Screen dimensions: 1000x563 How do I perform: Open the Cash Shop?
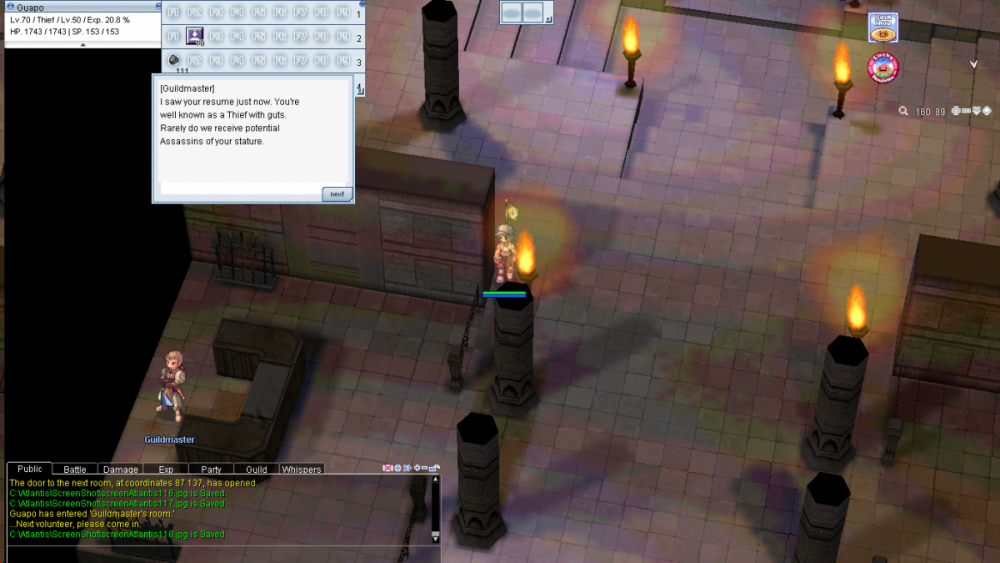(x=882, y=26)
